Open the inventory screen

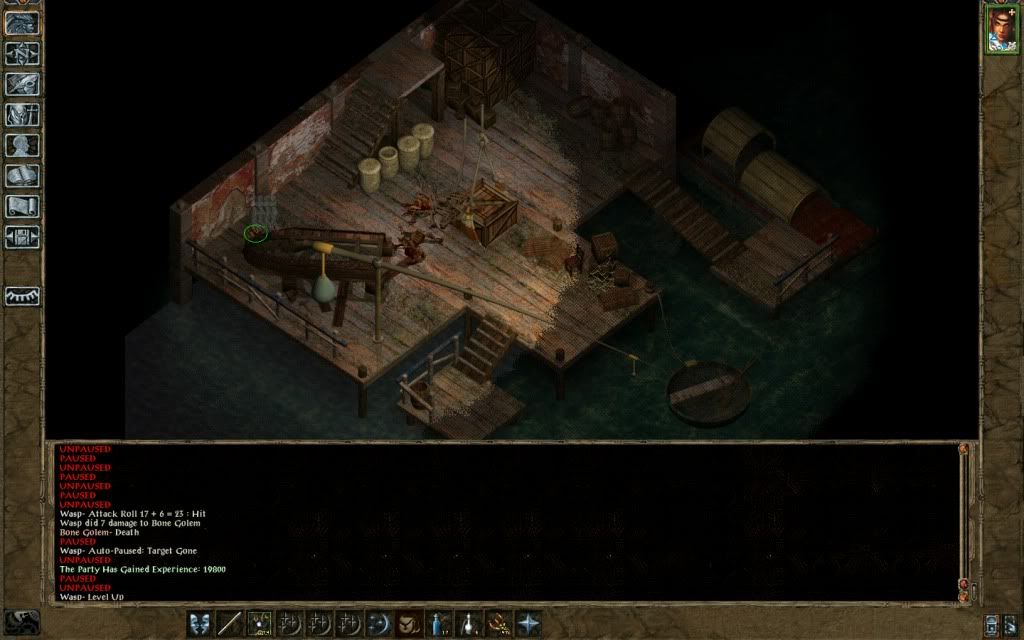pyautogui.click(x=22, y=115)
